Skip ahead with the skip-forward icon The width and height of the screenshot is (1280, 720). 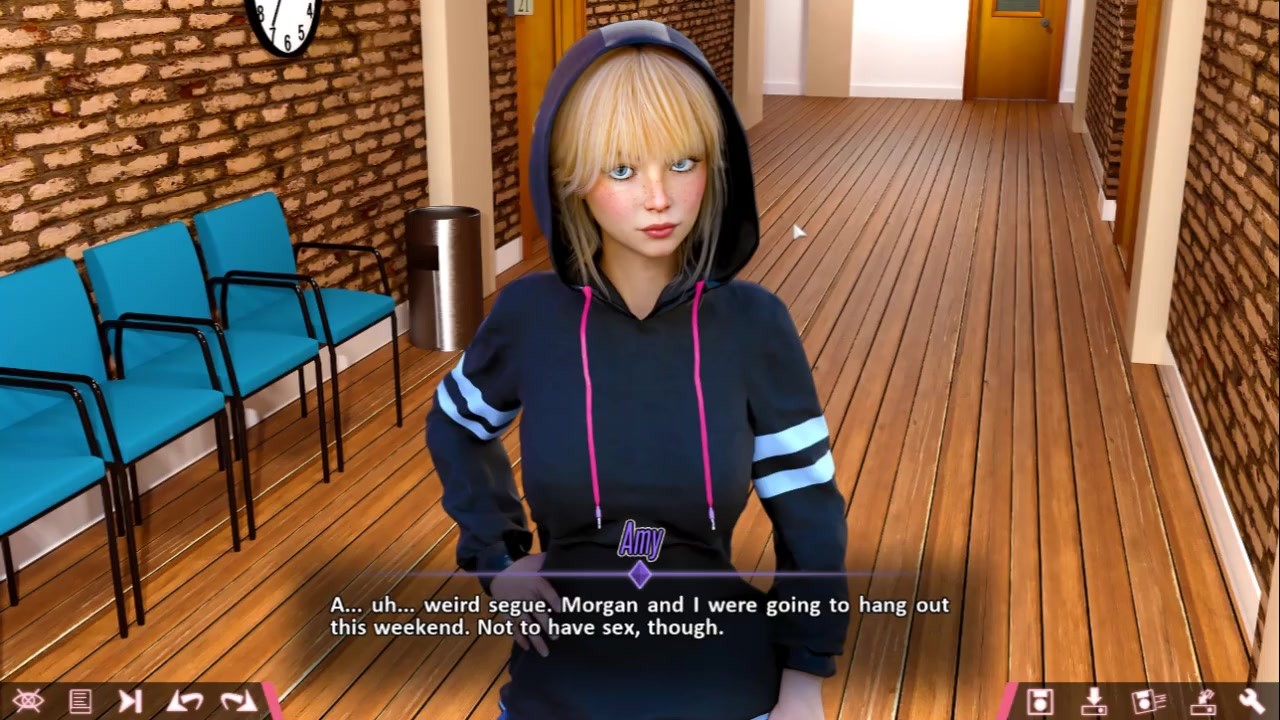pos(130,701)
